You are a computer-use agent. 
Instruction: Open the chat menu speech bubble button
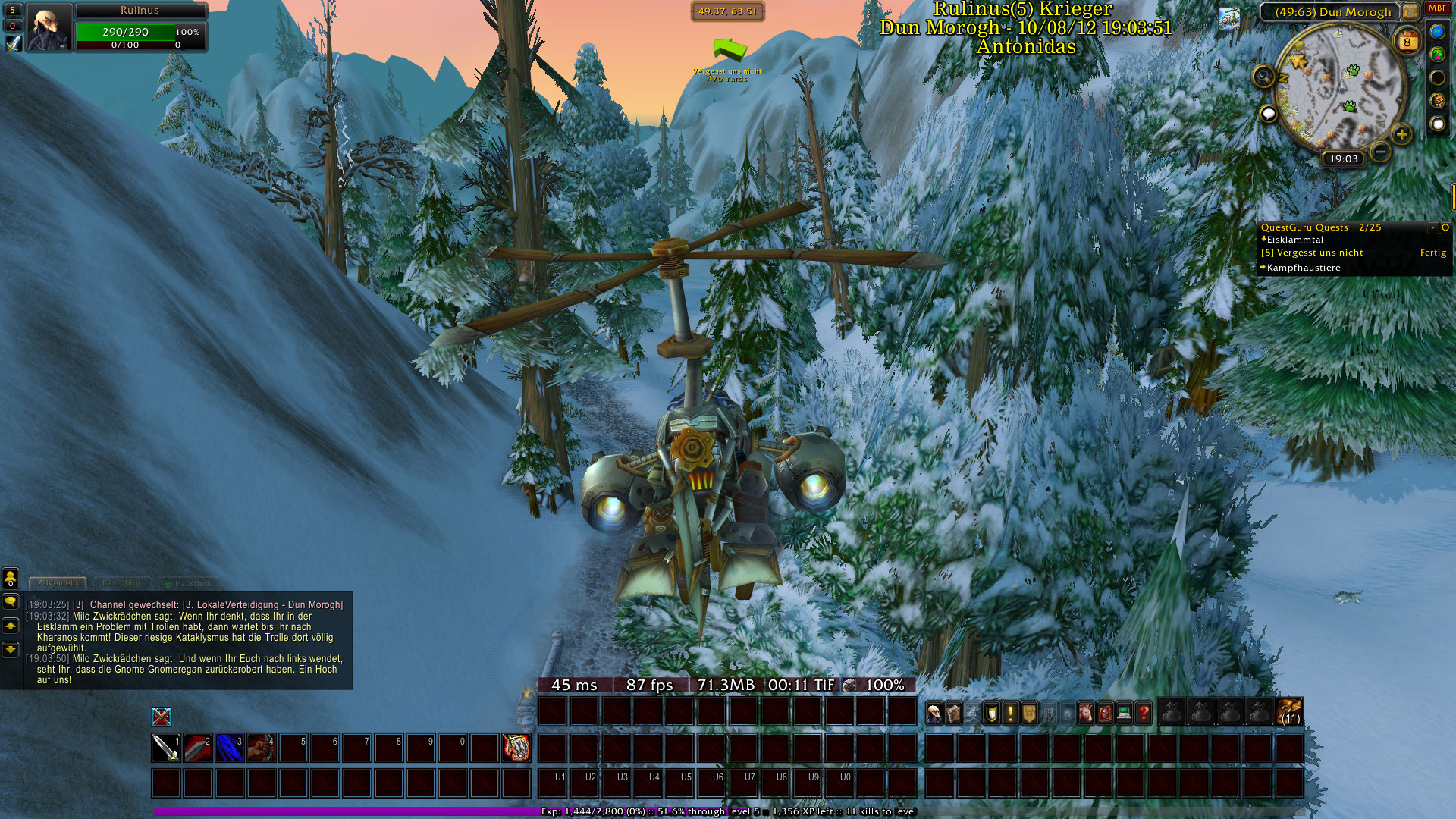tap(11, 601)
